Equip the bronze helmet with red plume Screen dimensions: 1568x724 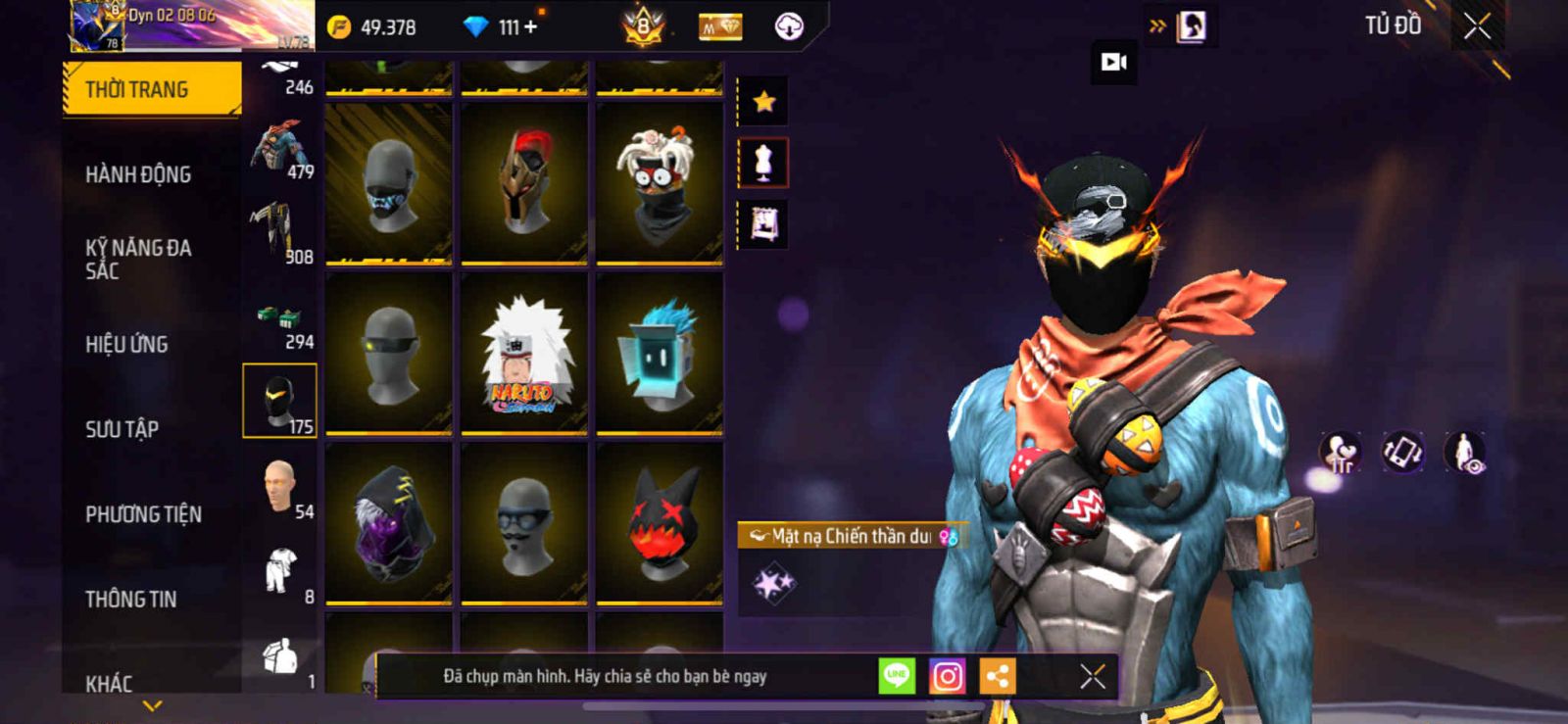click(x=524, y=183)
